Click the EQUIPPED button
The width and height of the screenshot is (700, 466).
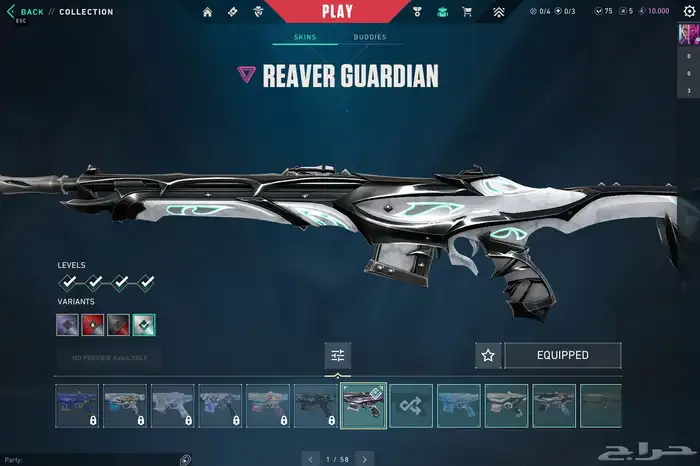pyautogui.click(x=562, y=355)
